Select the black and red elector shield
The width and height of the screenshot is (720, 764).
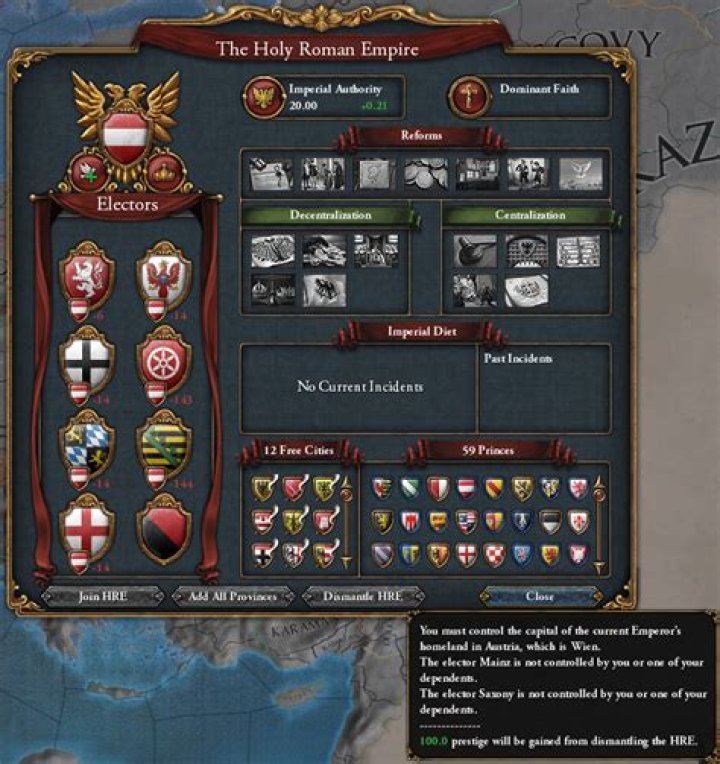[x=163, y=527]
